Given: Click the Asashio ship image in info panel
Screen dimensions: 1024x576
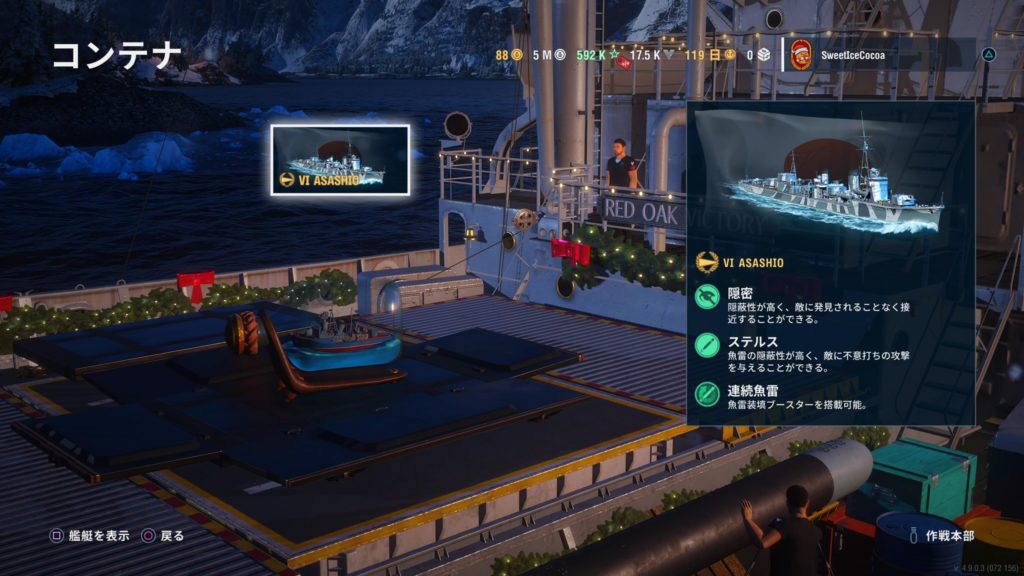Looking at the screenshot, I should click(829, 181).
